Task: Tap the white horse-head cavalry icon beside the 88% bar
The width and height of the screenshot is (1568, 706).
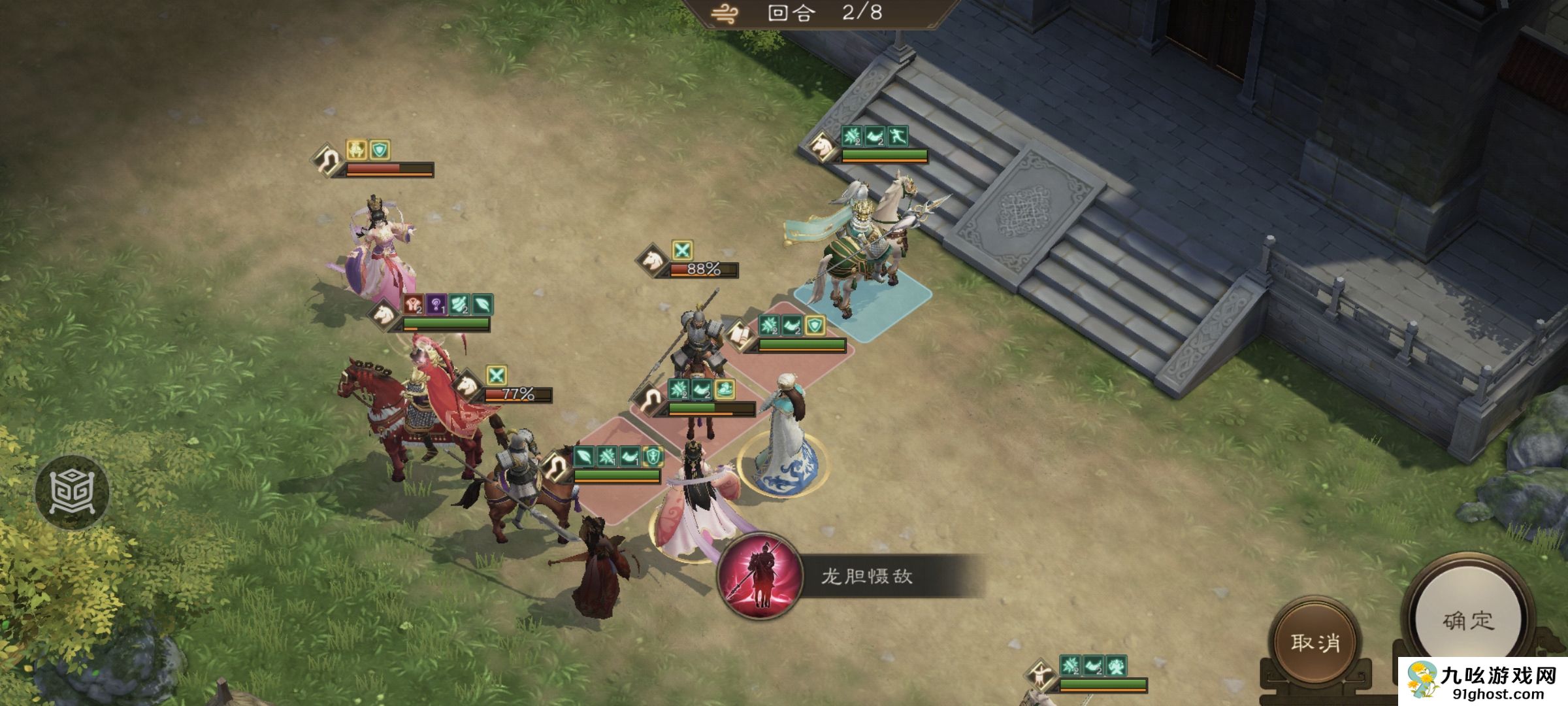Action: 651,261
